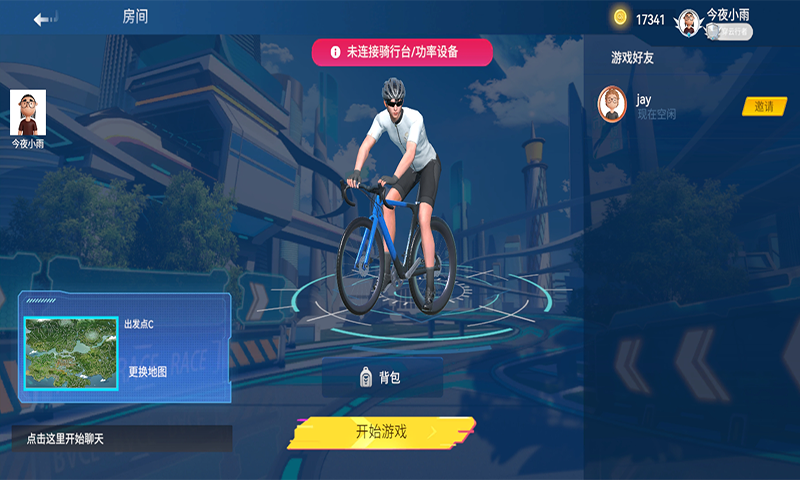View 今夜小雨 profile avatar at top right

(689, 21)
